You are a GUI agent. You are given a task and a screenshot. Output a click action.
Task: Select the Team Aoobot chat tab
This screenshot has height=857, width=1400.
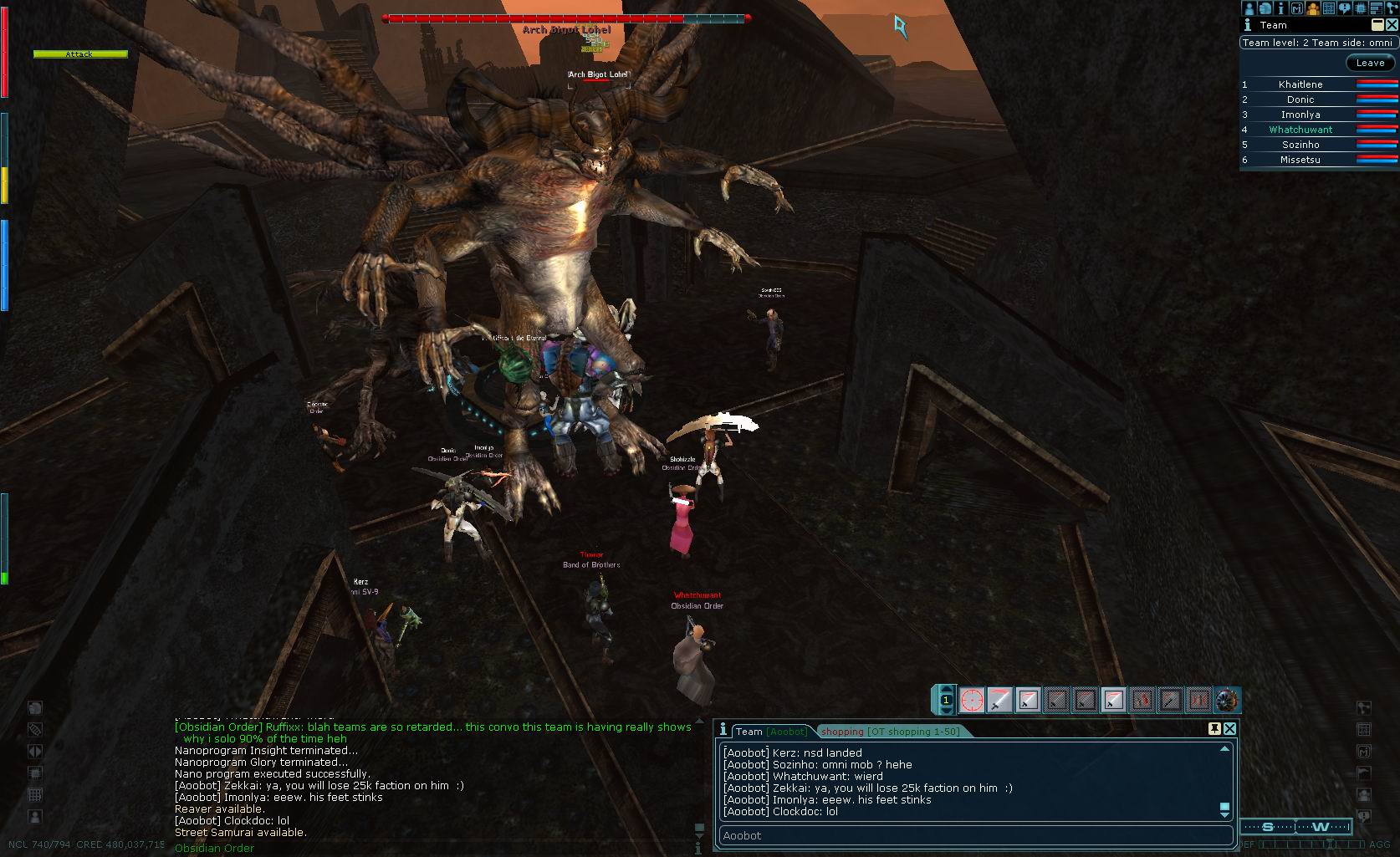tap(771, 732)
